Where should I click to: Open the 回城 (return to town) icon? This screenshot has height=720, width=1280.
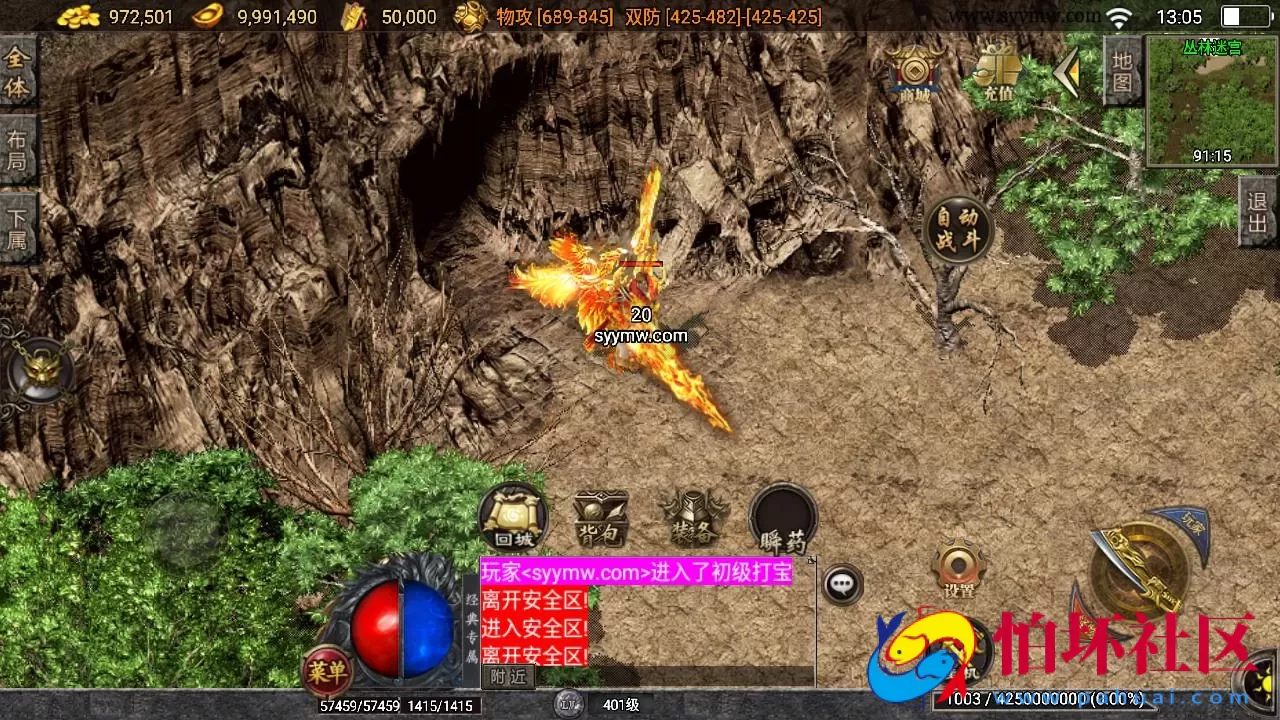tap(513, 518)
